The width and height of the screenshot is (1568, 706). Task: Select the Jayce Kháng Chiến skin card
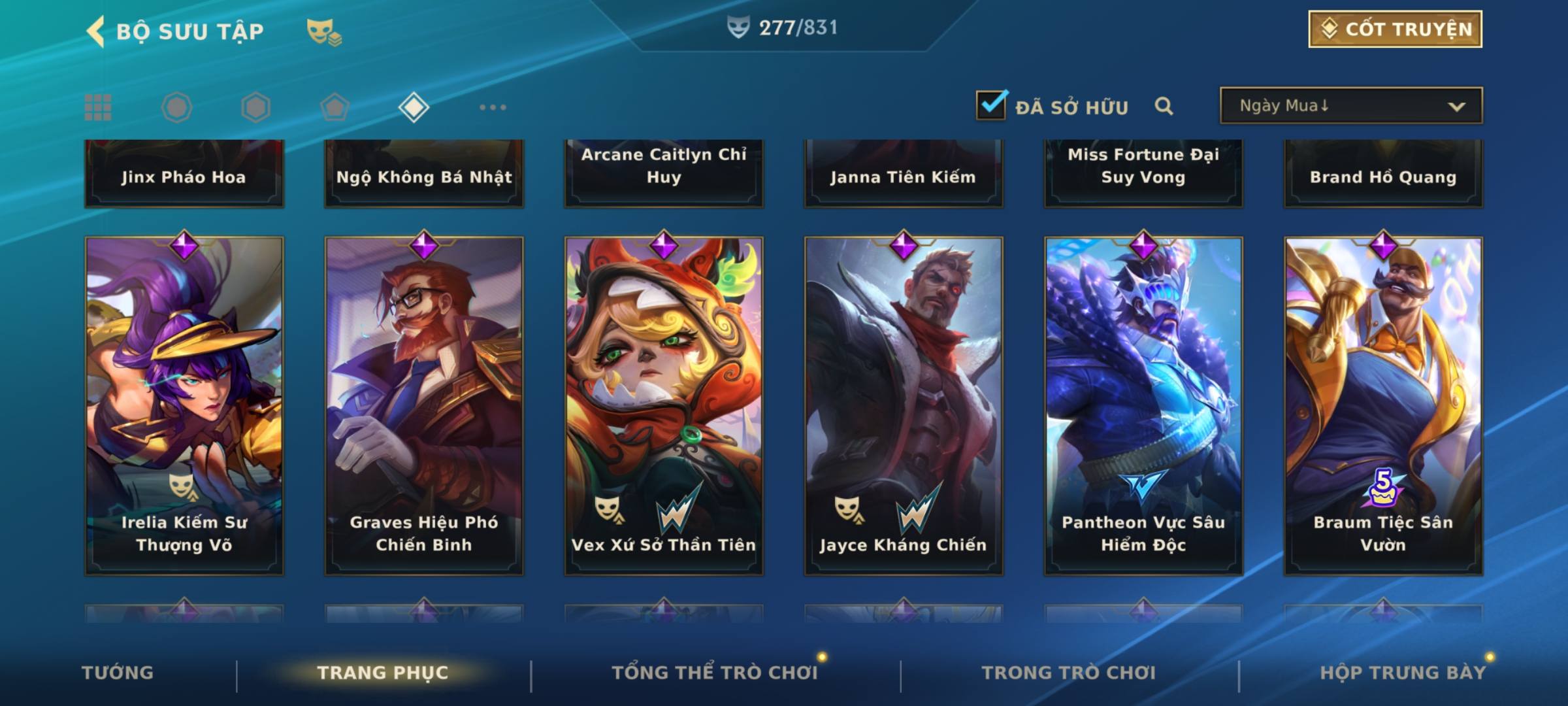coord(904,405)
